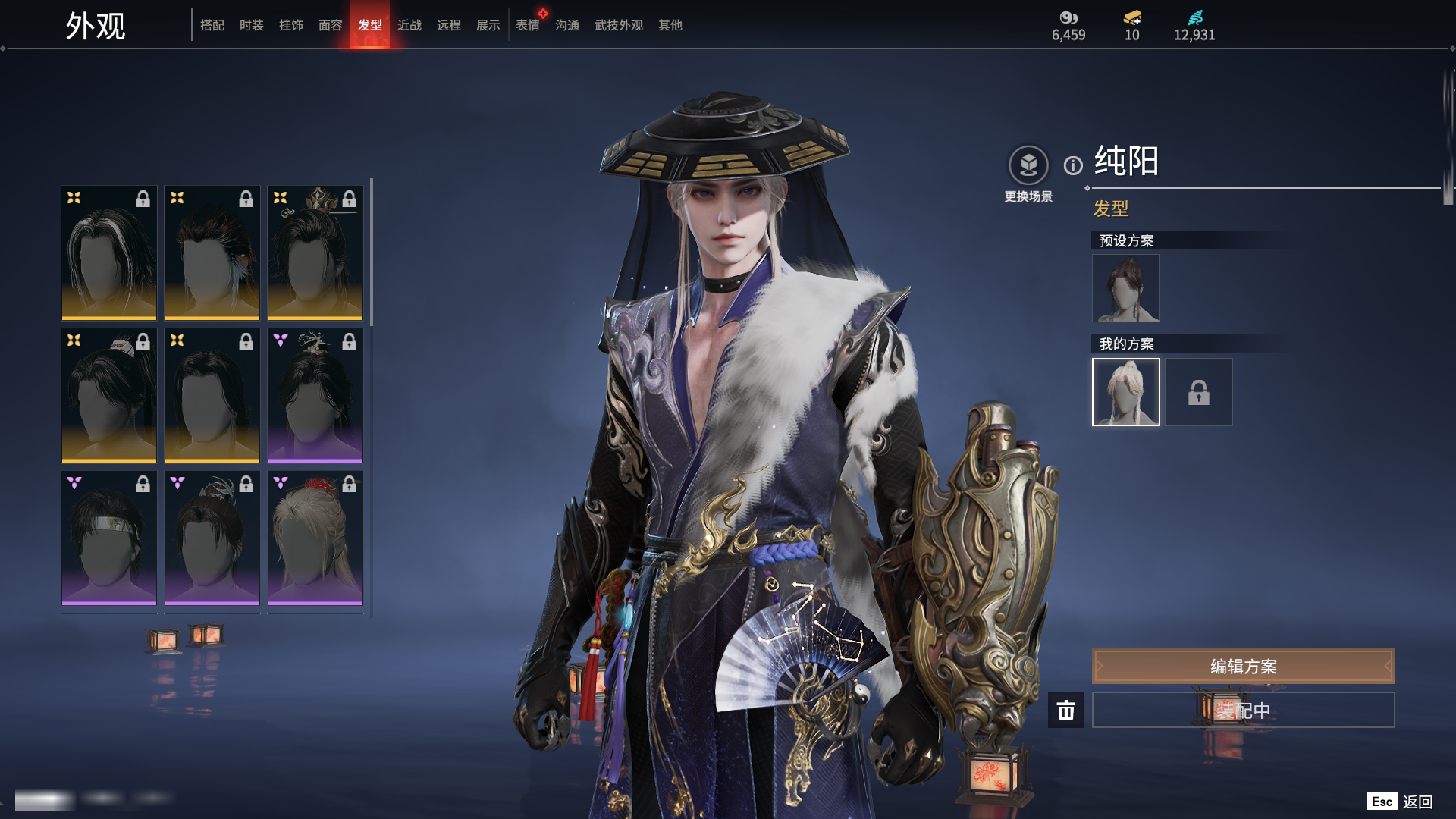Click the locked second scheme slot
Viewport: 1456px width, 819px height.
click(1199, 392)
